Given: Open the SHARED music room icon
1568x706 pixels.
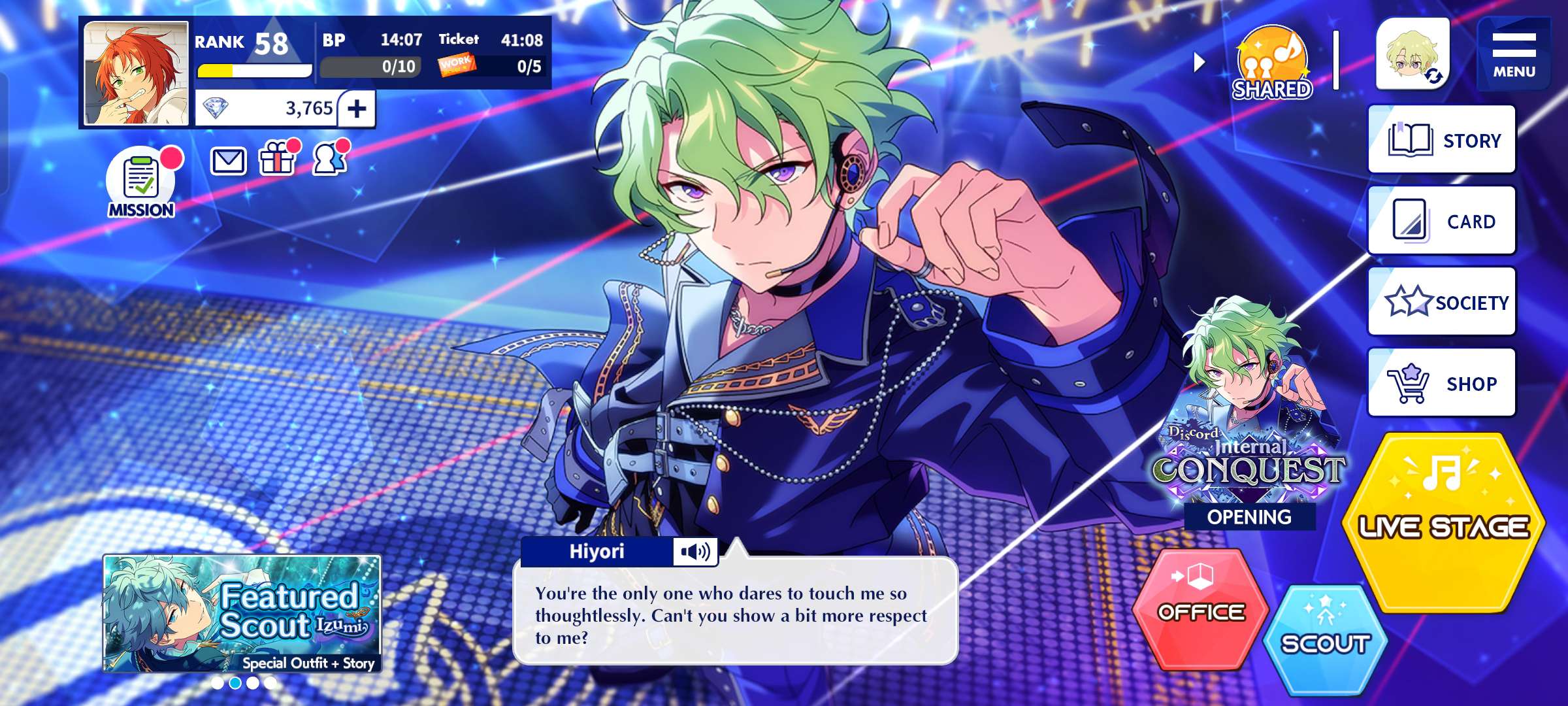Looking at the screenshot, I should pos(1271,63).
